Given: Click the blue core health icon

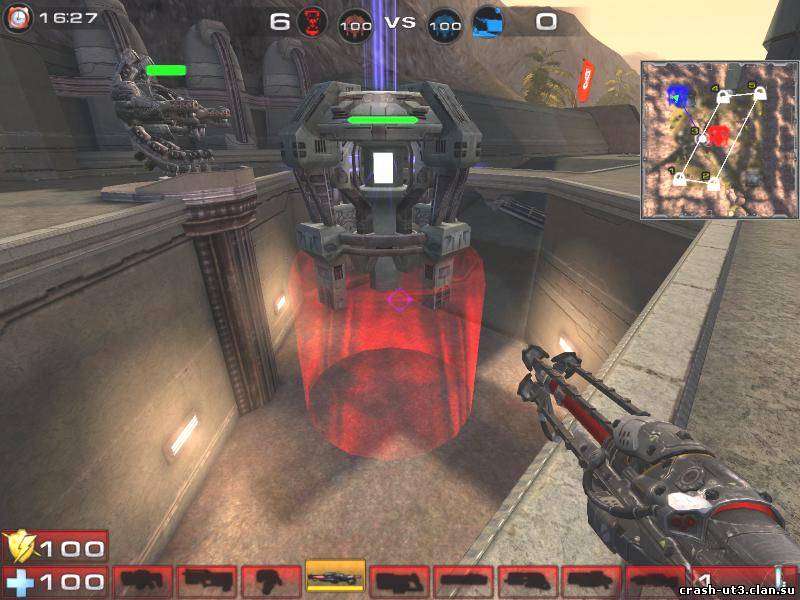Looking at the screenshot, I should 445,22.
